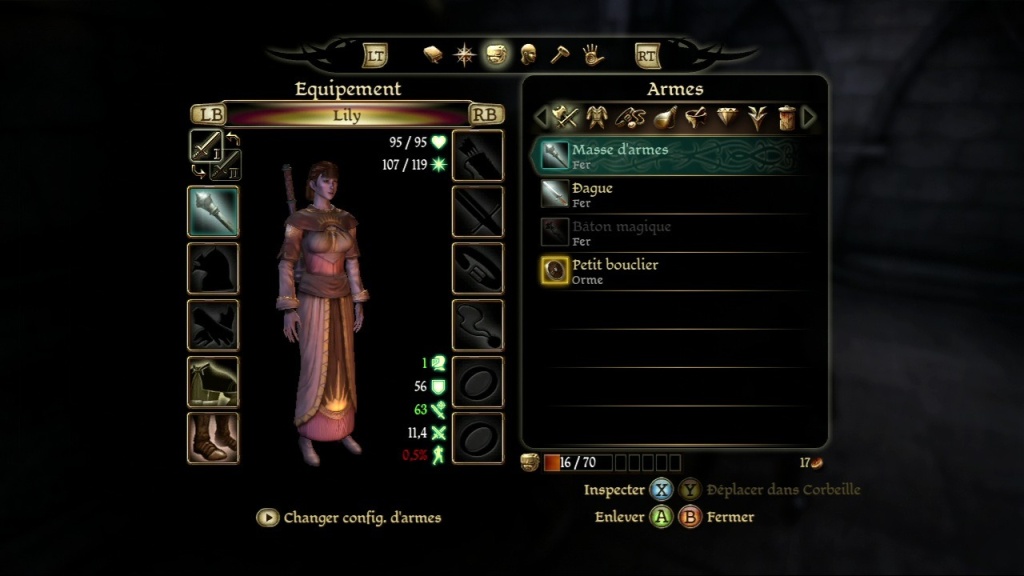Click the equipped mace weapon slot
This screenshot has height=576, width=1024.
click(x=213, y=211)
